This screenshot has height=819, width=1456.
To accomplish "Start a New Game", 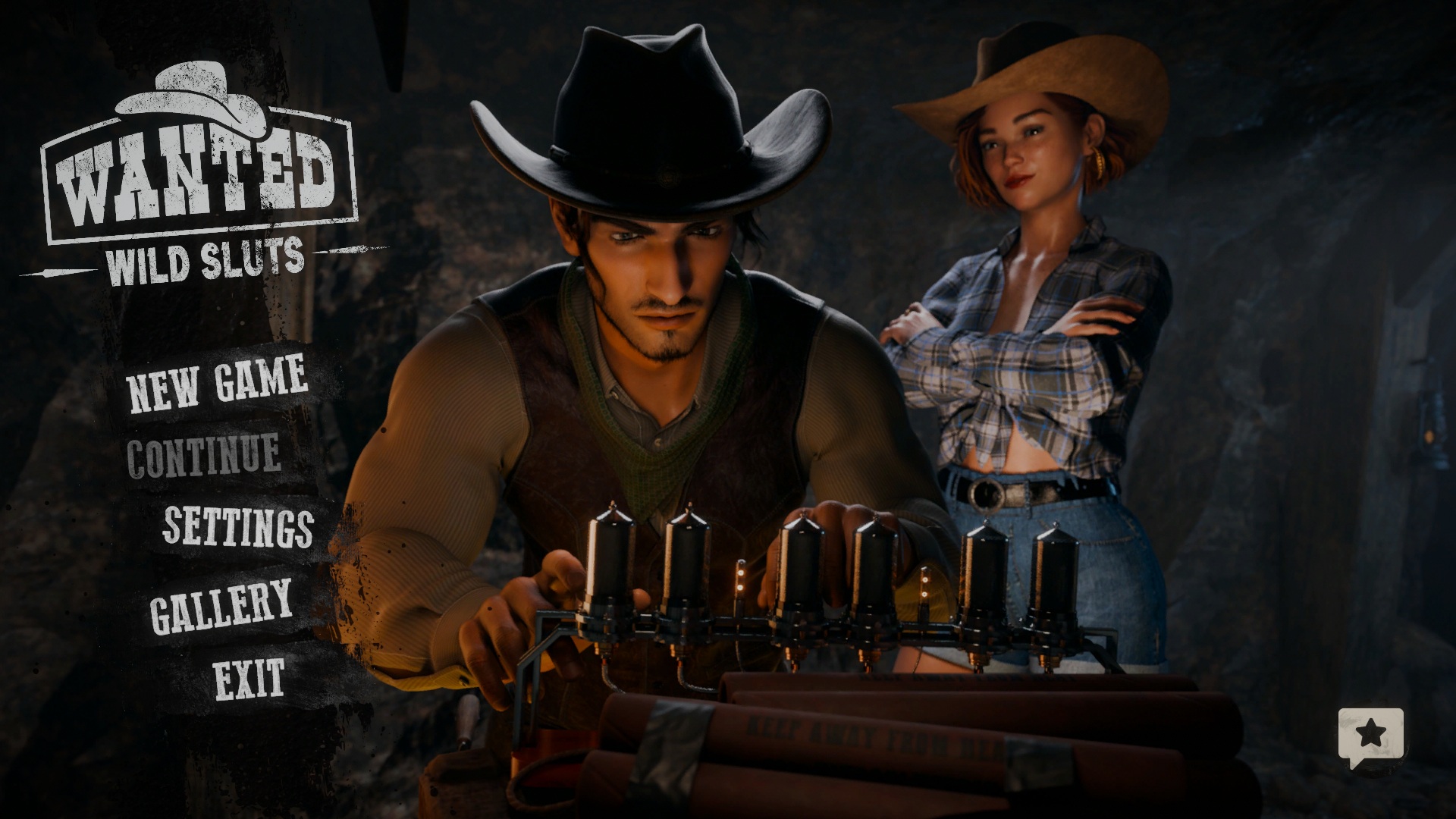I will [x=218, y=383].
